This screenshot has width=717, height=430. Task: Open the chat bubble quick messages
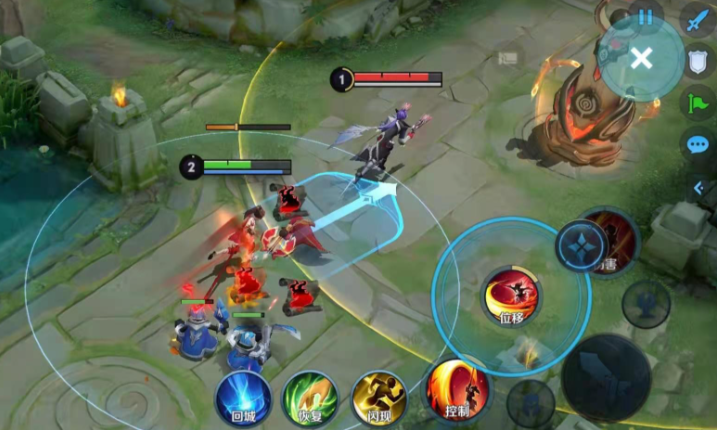click(x=697, y=145)
